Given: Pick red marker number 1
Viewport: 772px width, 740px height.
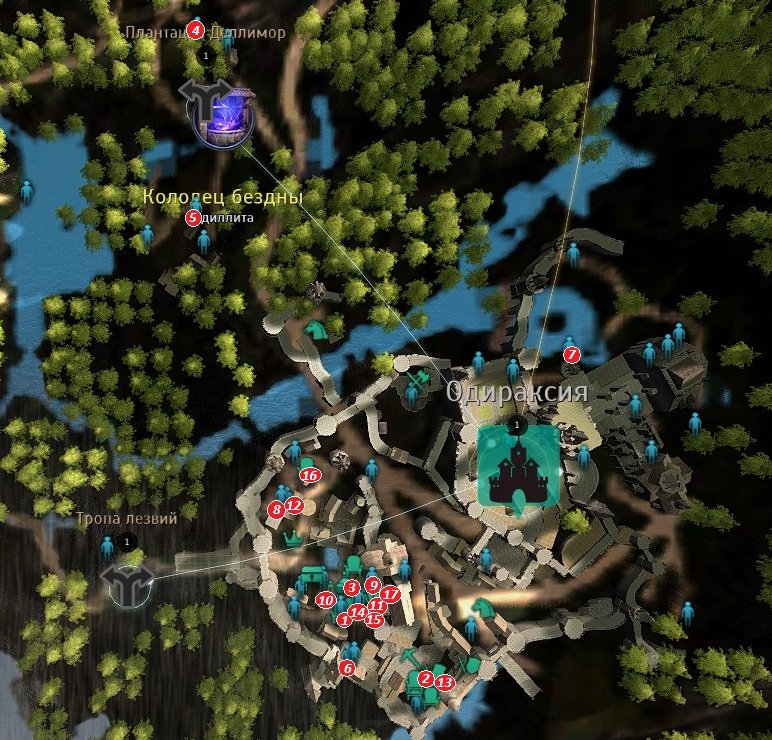Looking at the screenshot, I should coord(344,620).
